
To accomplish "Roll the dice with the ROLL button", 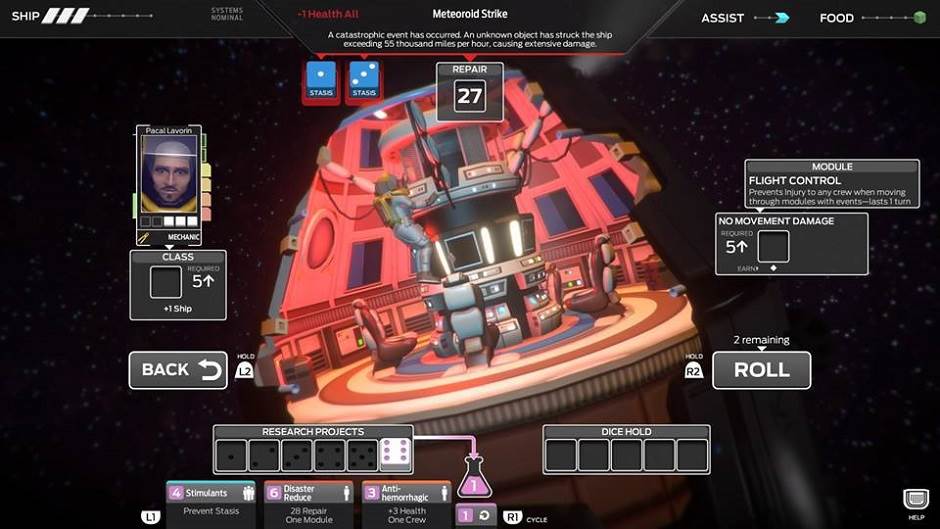I will tap(761, 370).
